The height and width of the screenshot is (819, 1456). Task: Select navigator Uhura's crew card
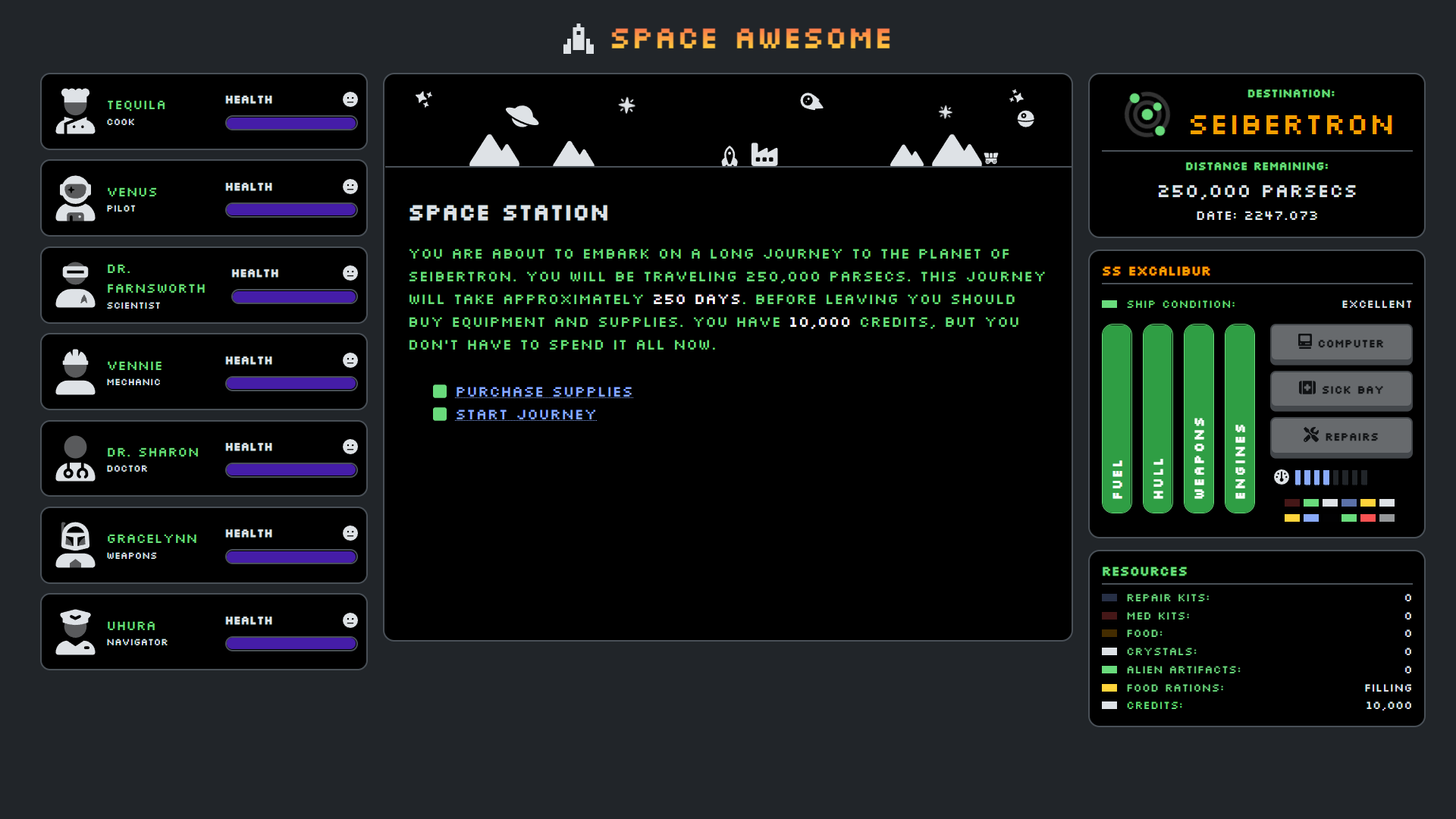pyautogui.click(x=203, y=632)
